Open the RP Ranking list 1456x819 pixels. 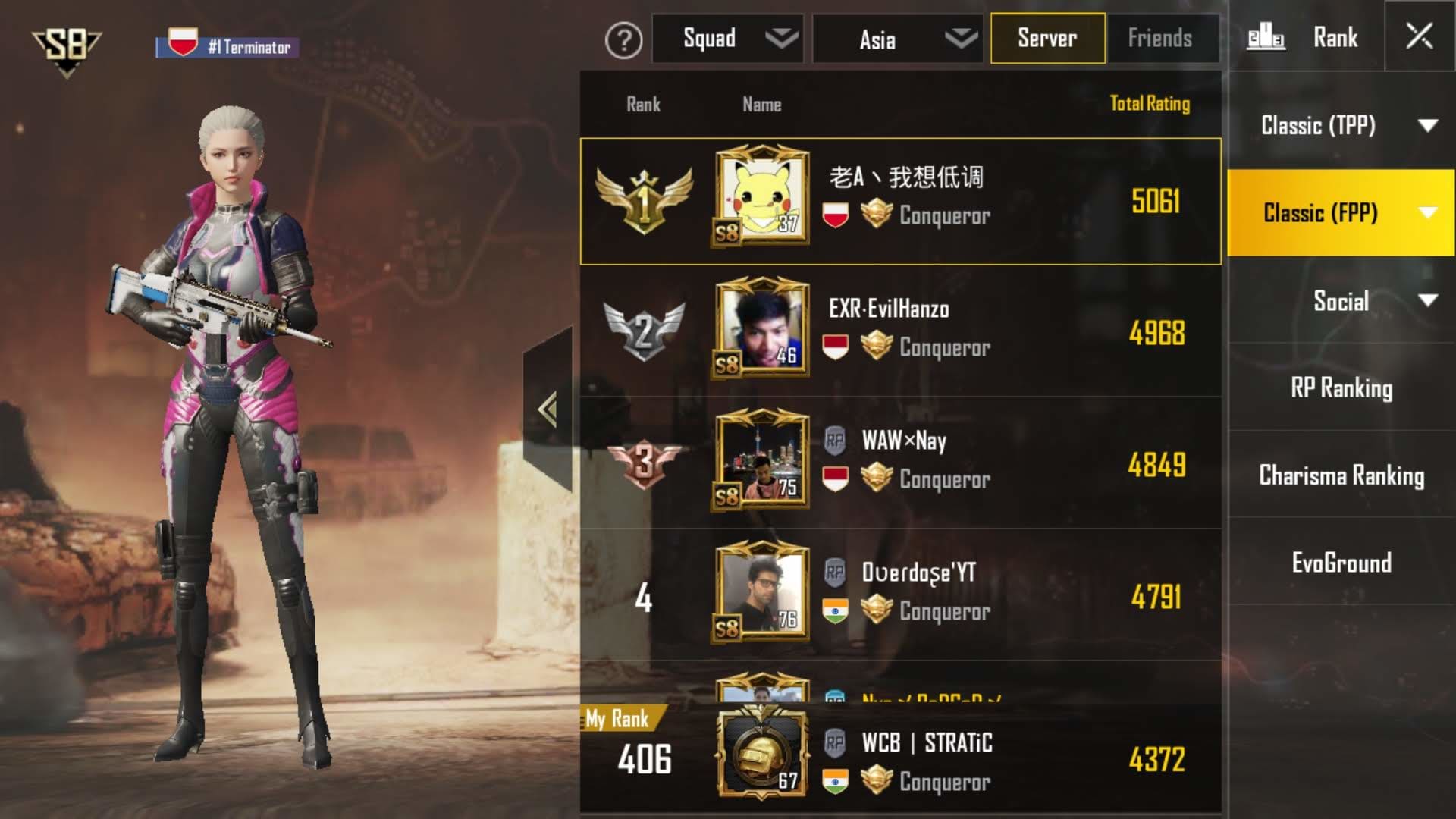coord(1341,388)
